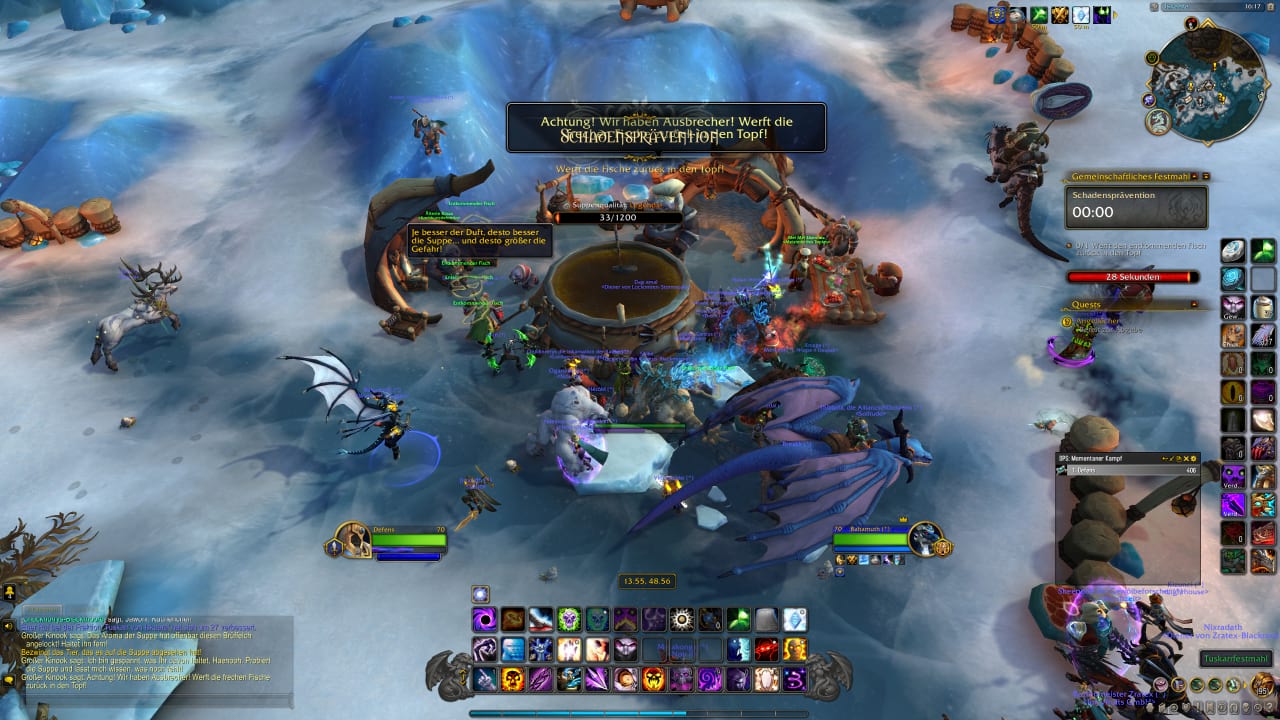The width and height of the screenshot is (1280, 720).
Task: Activate the green glowing skull spell
Action: [x=568, y=620]
